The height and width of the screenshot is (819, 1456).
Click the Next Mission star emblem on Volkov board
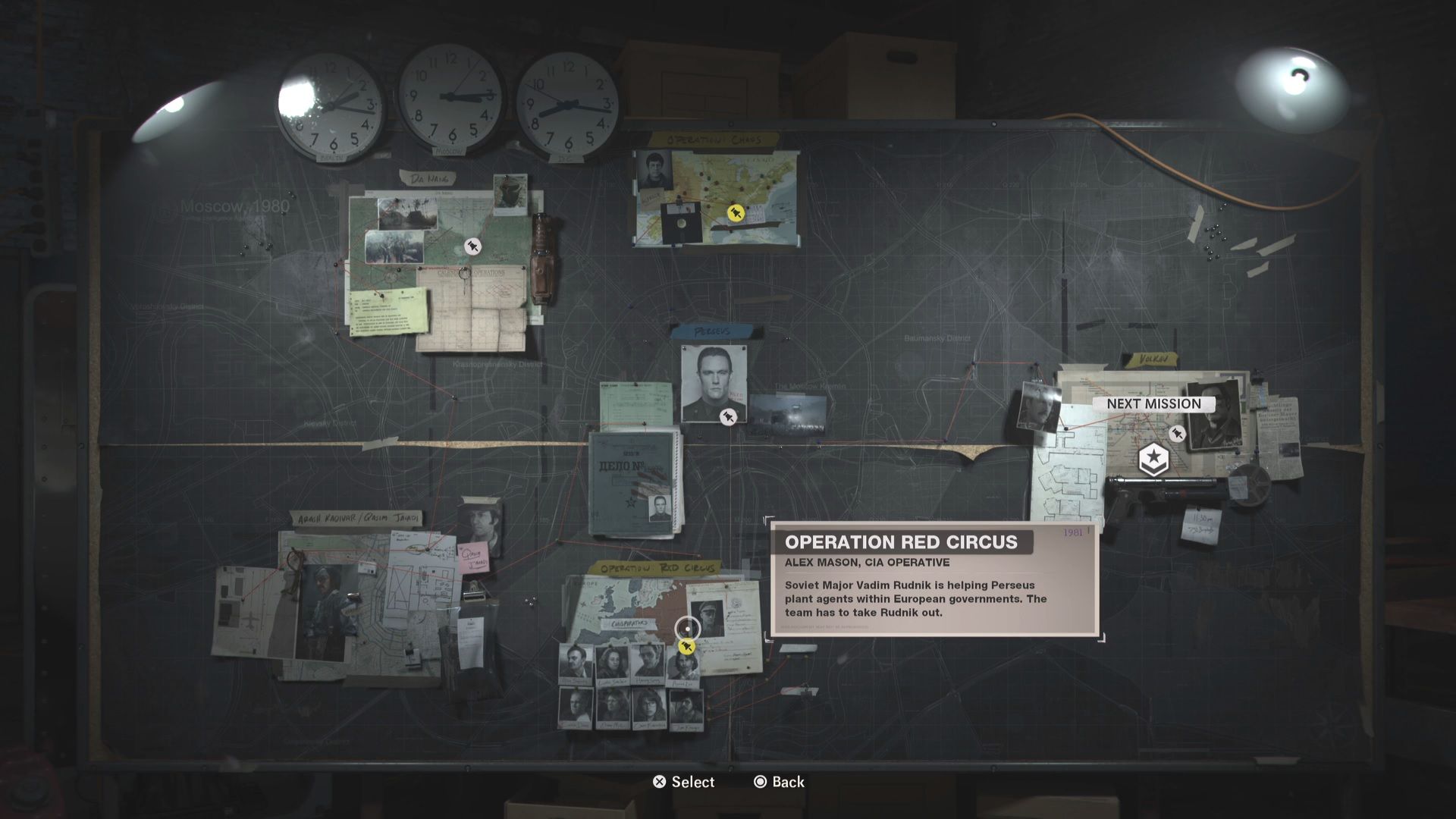(1154, 458)
